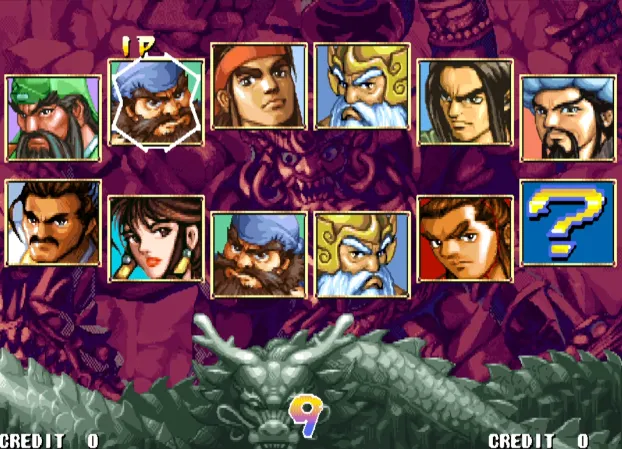Pick the woman with gold earrings portrait
The width and height of the screenshot is (622, 449).
click(x=156, y=240)
